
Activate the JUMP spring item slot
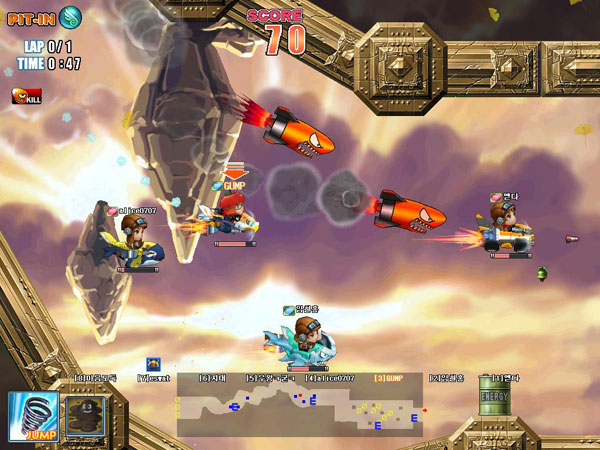click(31, 416)
